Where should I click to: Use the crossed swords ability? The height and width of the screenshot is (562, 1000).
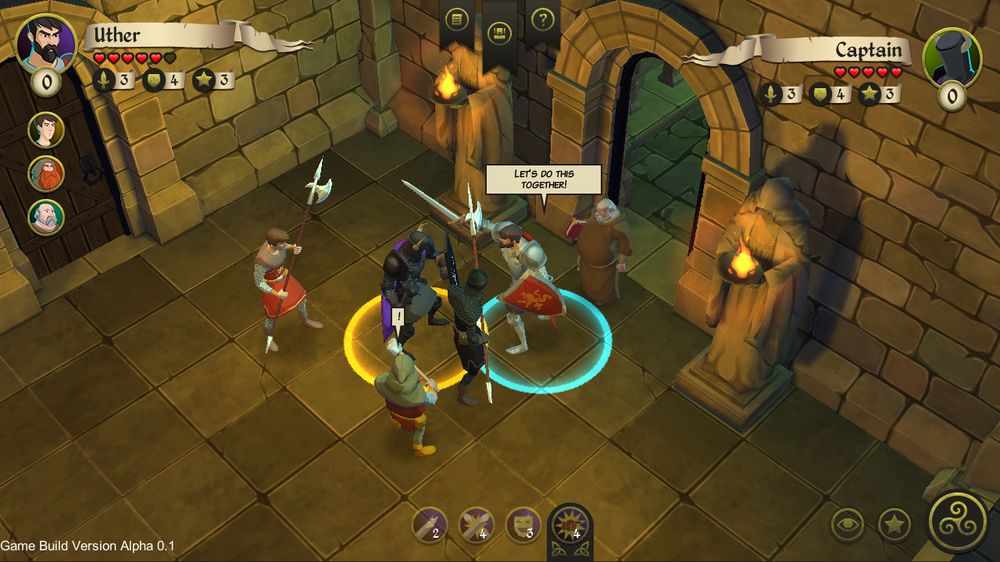coord(476,524)
